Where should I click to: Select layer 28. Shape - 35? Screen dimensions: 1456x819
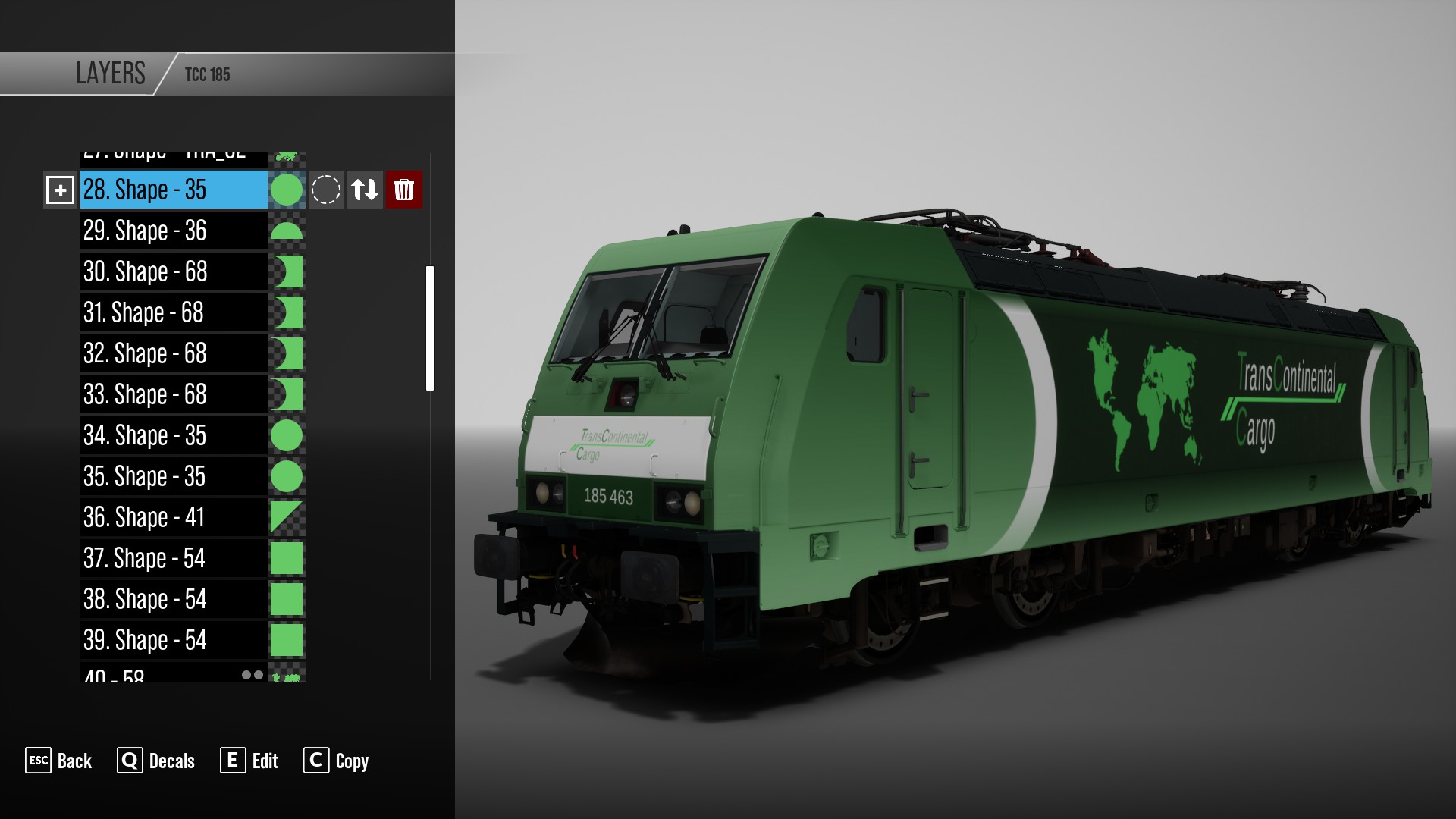point(174,190)
